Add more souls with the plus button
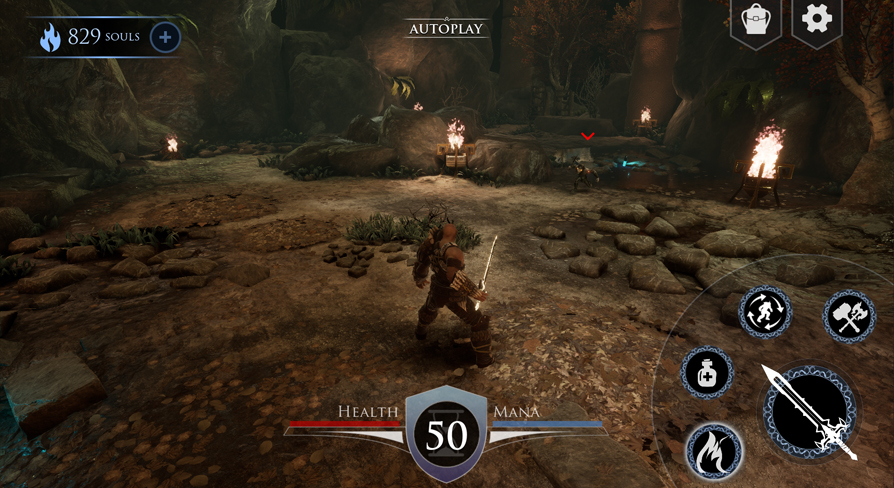The image size is (894, 488). 165,38
